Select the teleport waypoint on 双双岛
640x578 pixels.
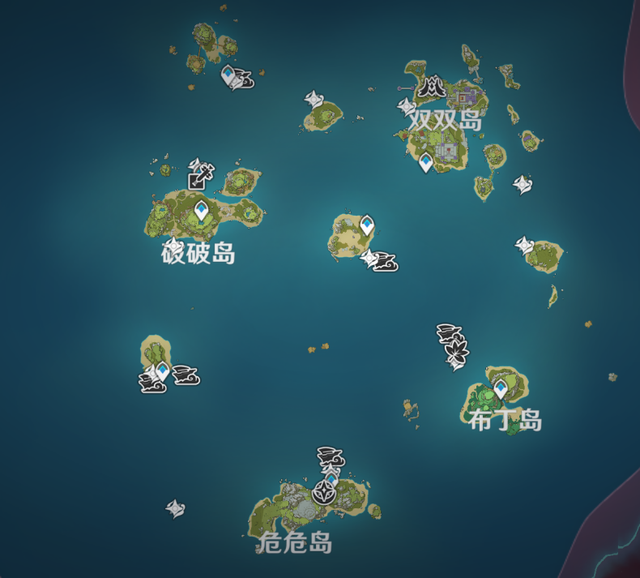(426, 162)
